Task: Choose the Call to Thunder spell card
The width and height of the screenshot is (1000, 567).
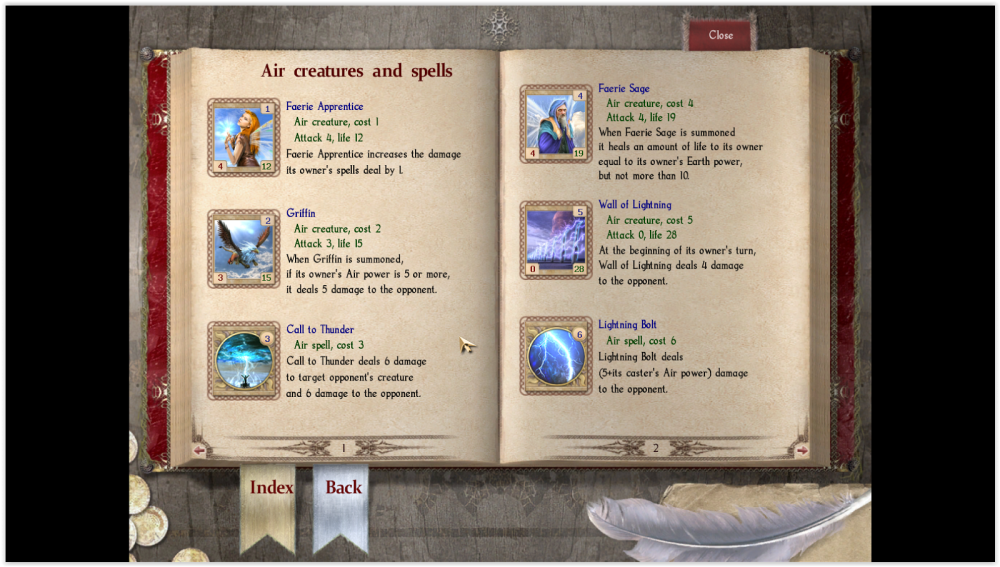Action: [243, 361]
